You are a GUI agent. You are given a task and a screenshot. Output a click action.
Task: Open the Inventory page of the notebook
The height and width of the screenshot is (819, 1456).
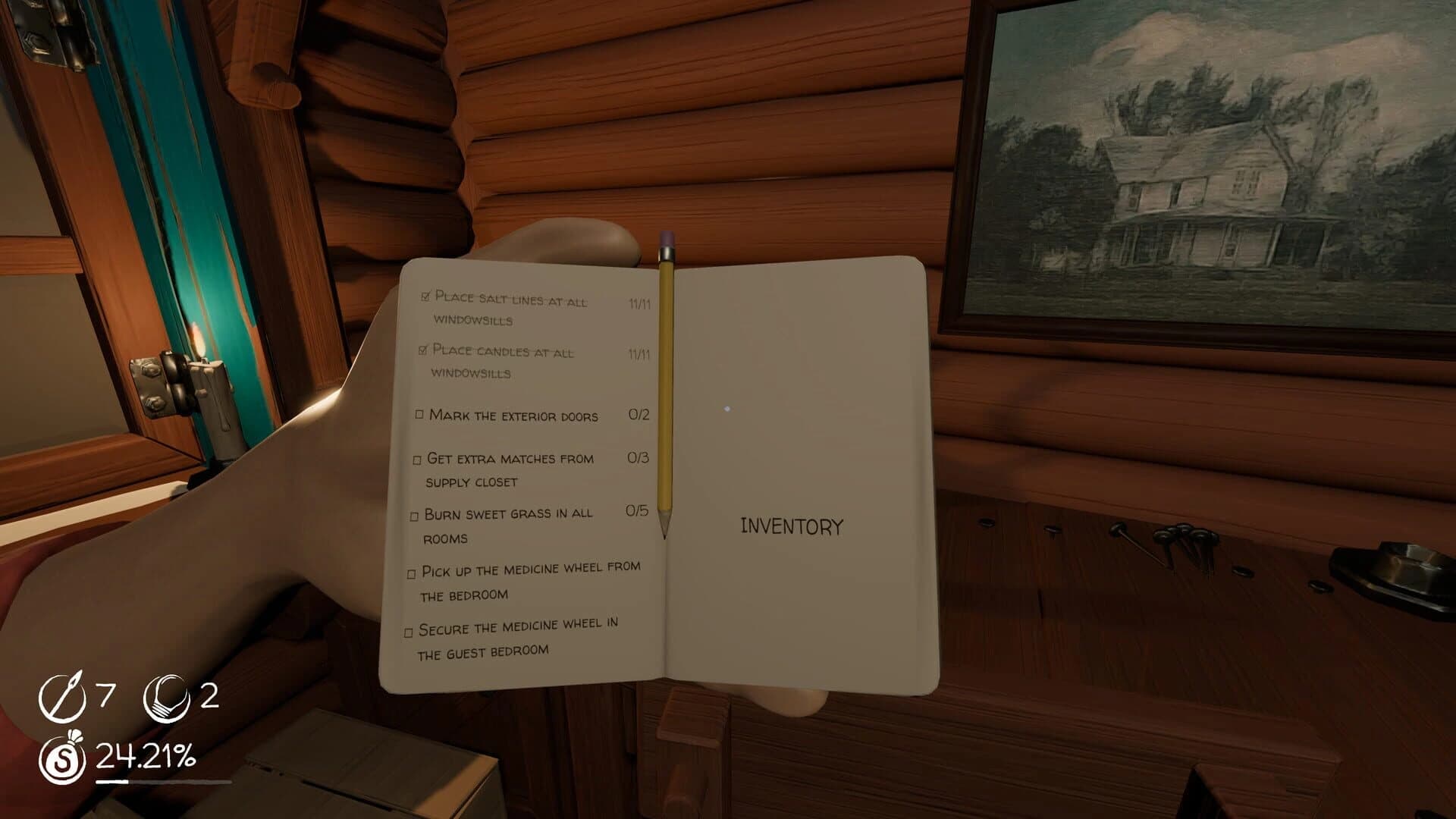coord(791,526)
